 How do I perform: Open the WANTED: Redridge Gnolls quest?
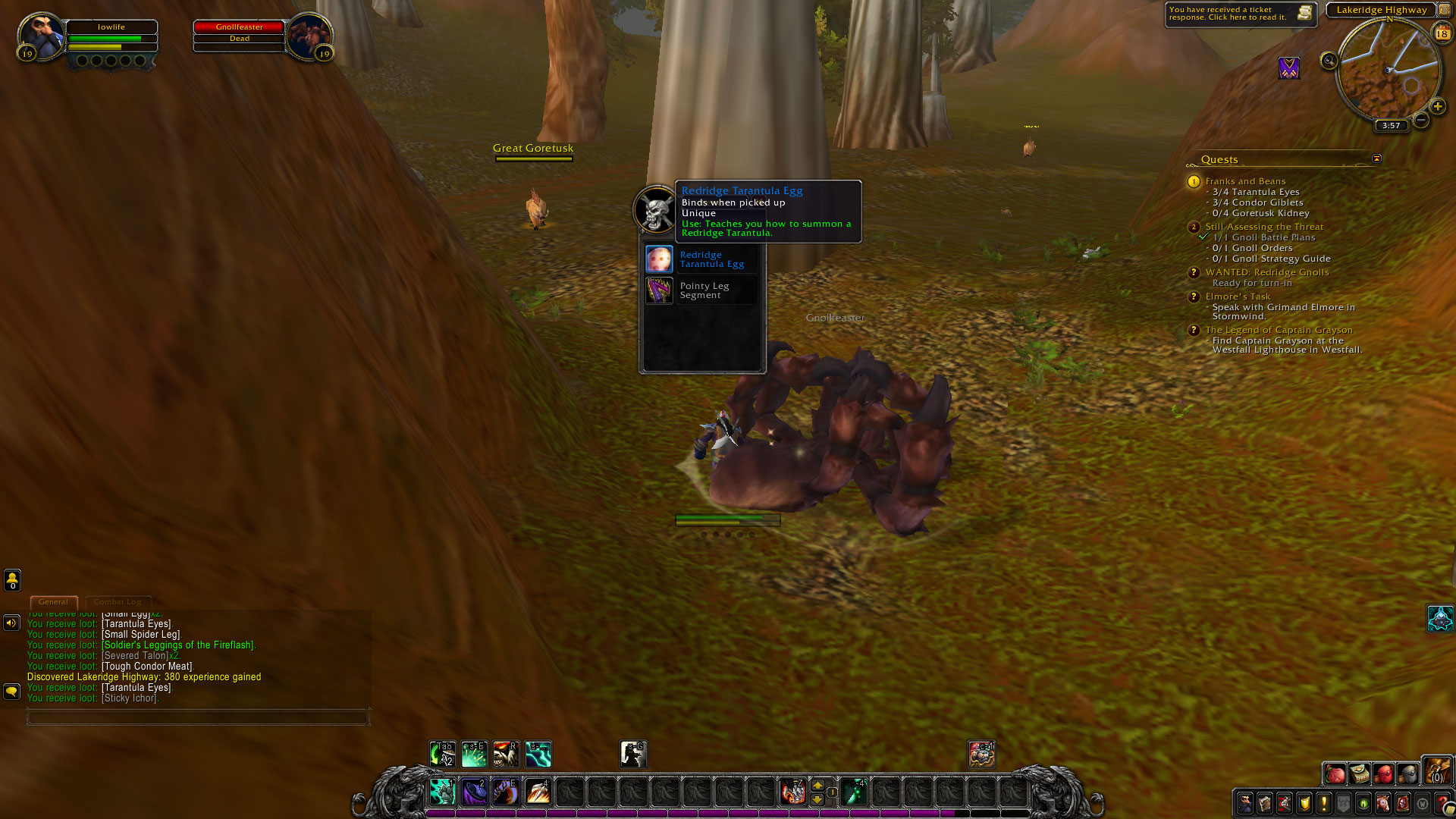point(1266,272)
